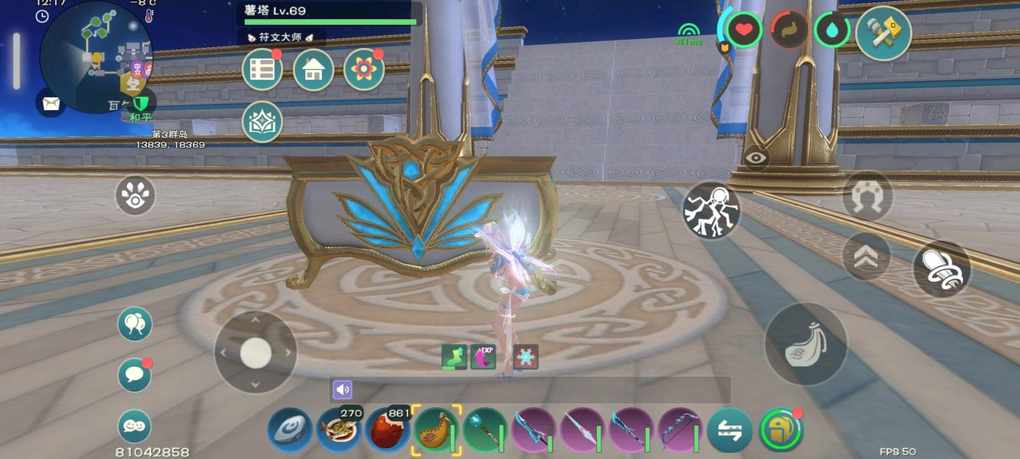This screenshot has height=459, width=1020.
Task: Tap the house icon button
Action: tap(313, 70)
